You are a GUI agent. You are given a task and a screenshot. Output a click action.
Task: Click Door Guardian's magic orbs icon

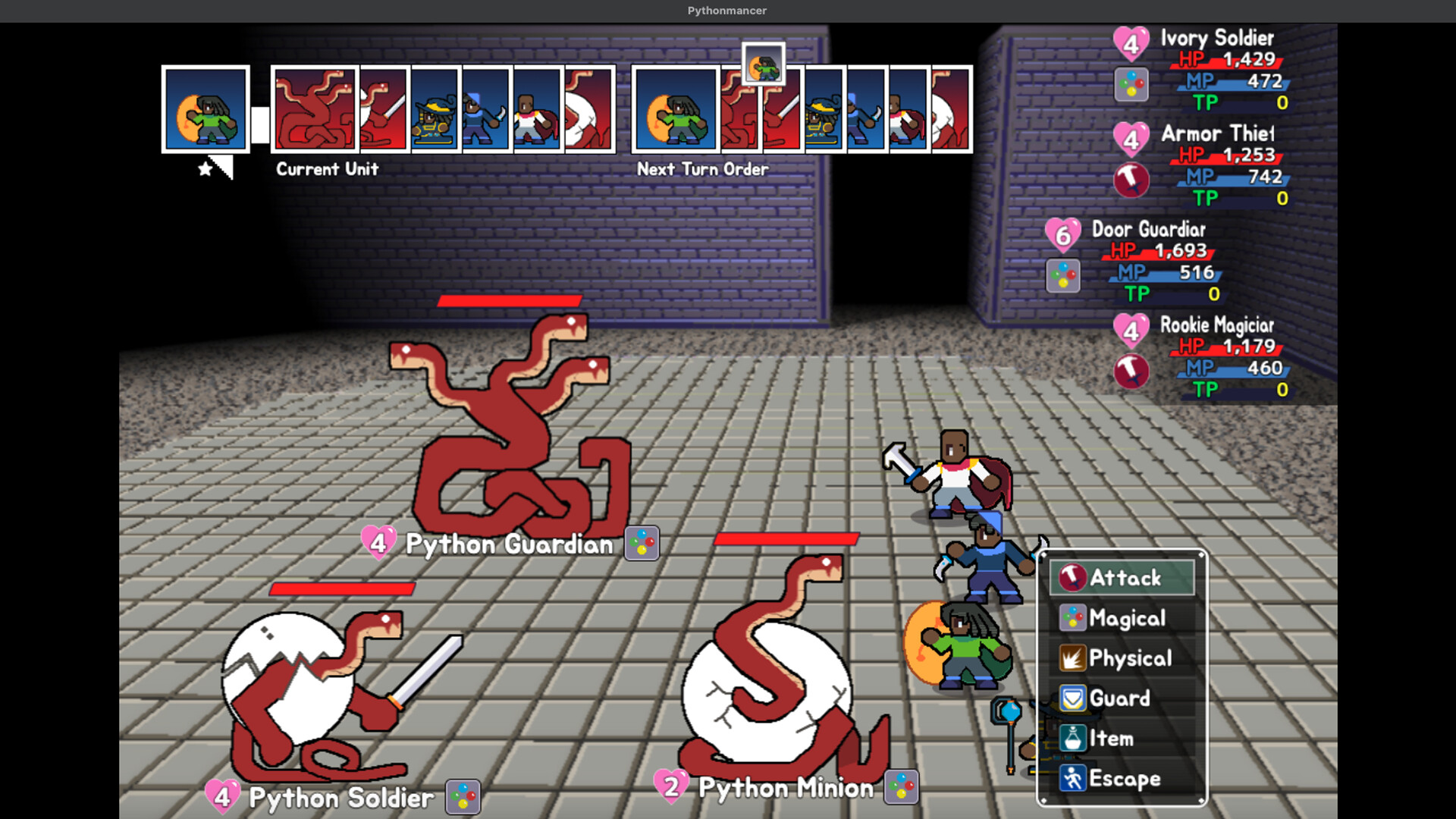[x=1064, y=275]
